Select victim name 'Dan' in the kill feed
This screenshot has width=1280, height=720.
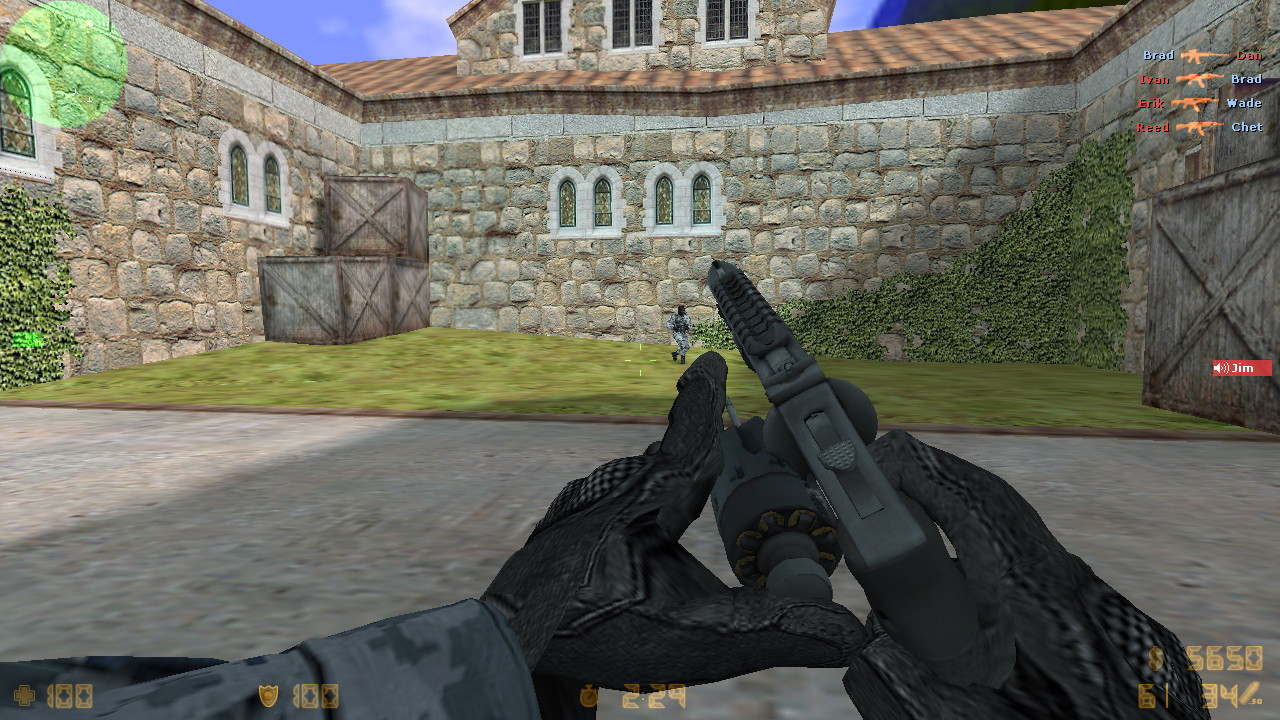coord(1250,56)
